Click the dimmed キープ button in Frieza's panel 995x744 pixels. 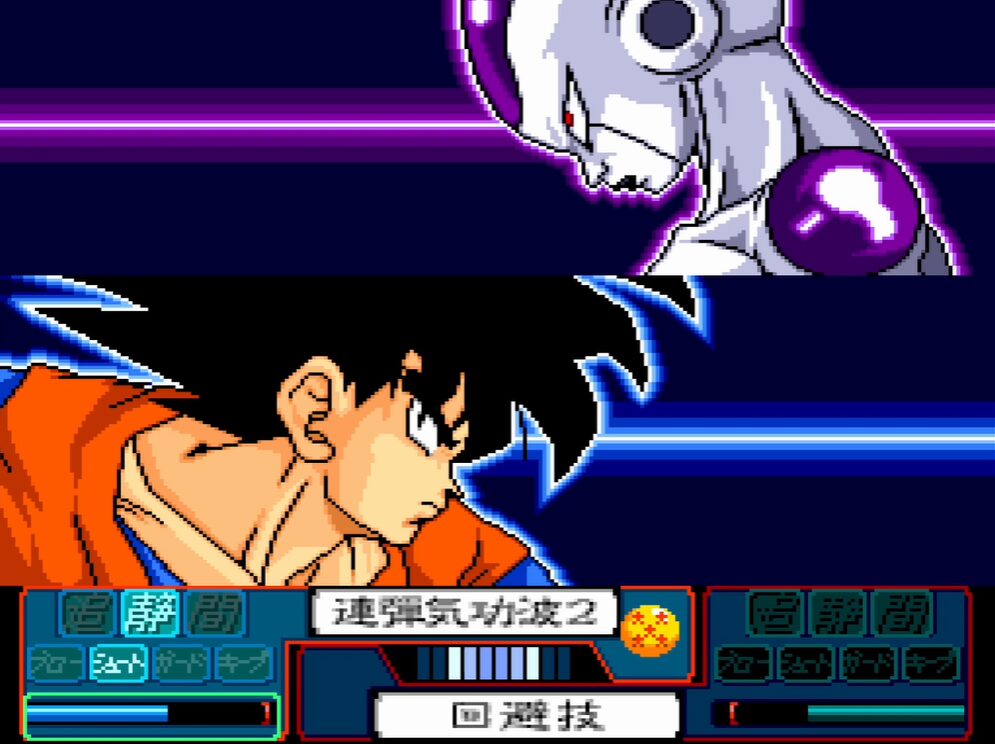click(929, 662)
